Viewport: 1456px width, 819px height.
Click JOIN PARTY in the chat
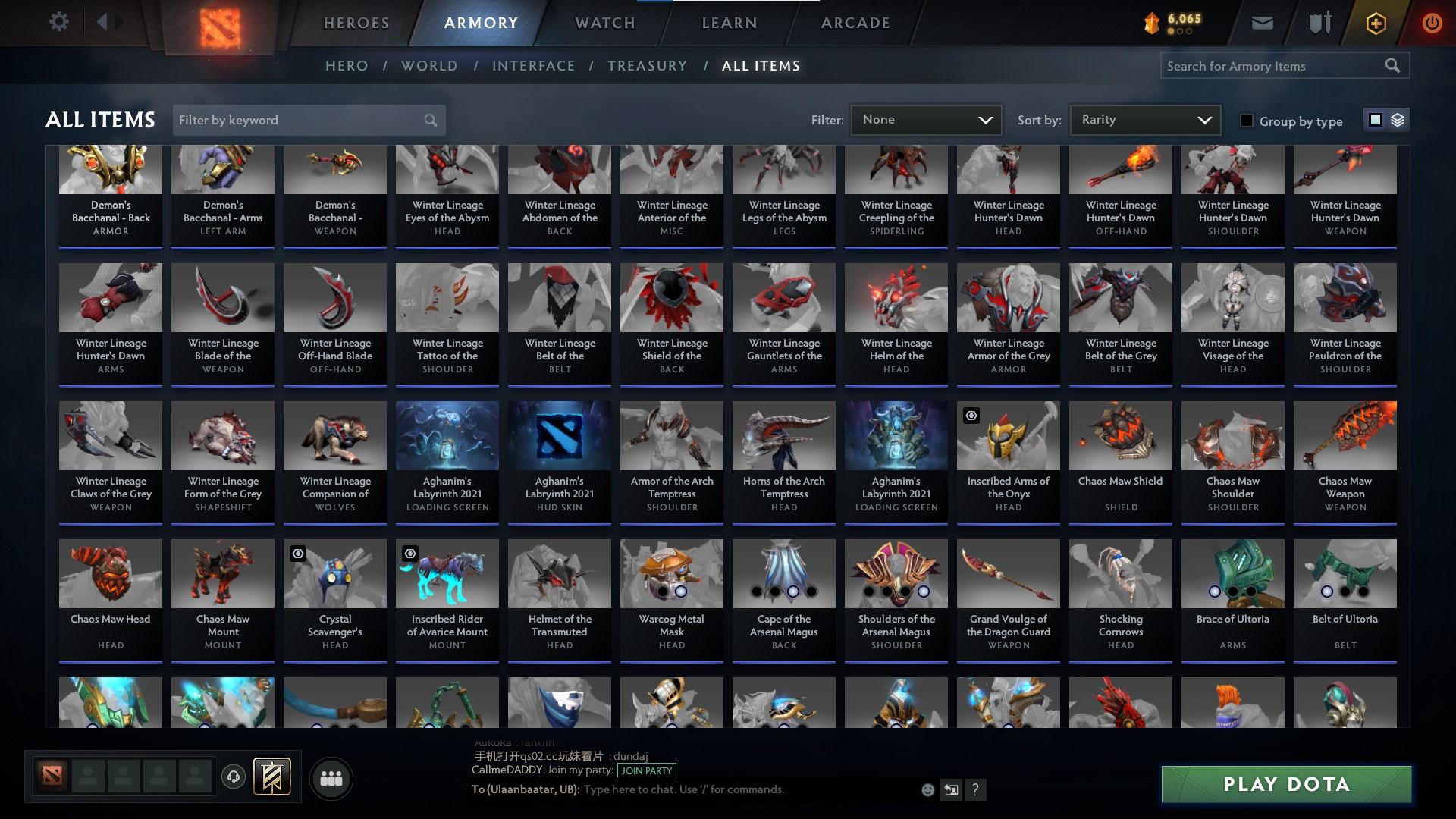tap(645, 770)
